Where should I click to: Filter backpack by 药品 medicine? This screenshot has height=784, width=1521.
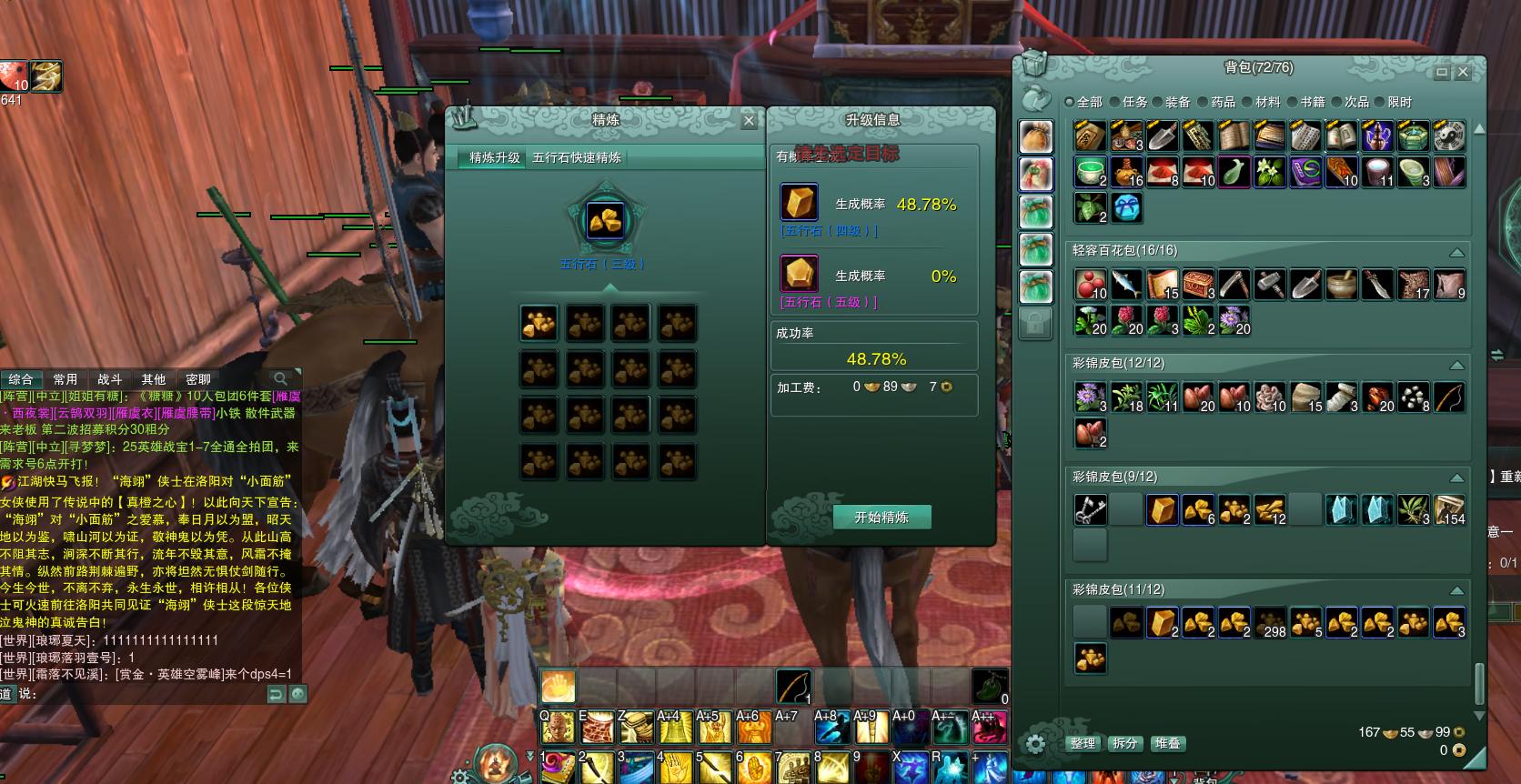tap(1216, 102)
